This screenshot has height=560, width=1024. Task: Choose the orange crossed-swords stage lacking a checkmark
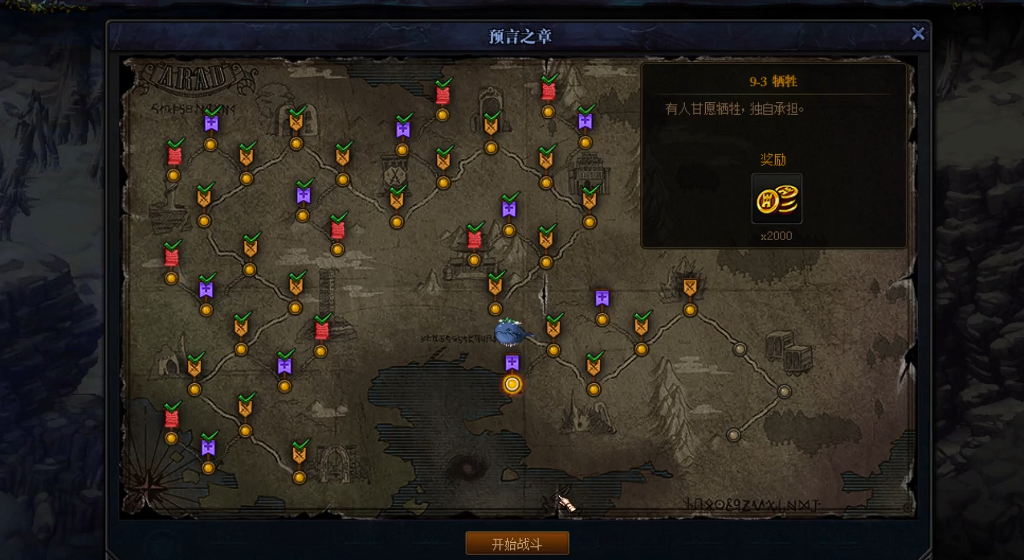[x=689, y=288]
